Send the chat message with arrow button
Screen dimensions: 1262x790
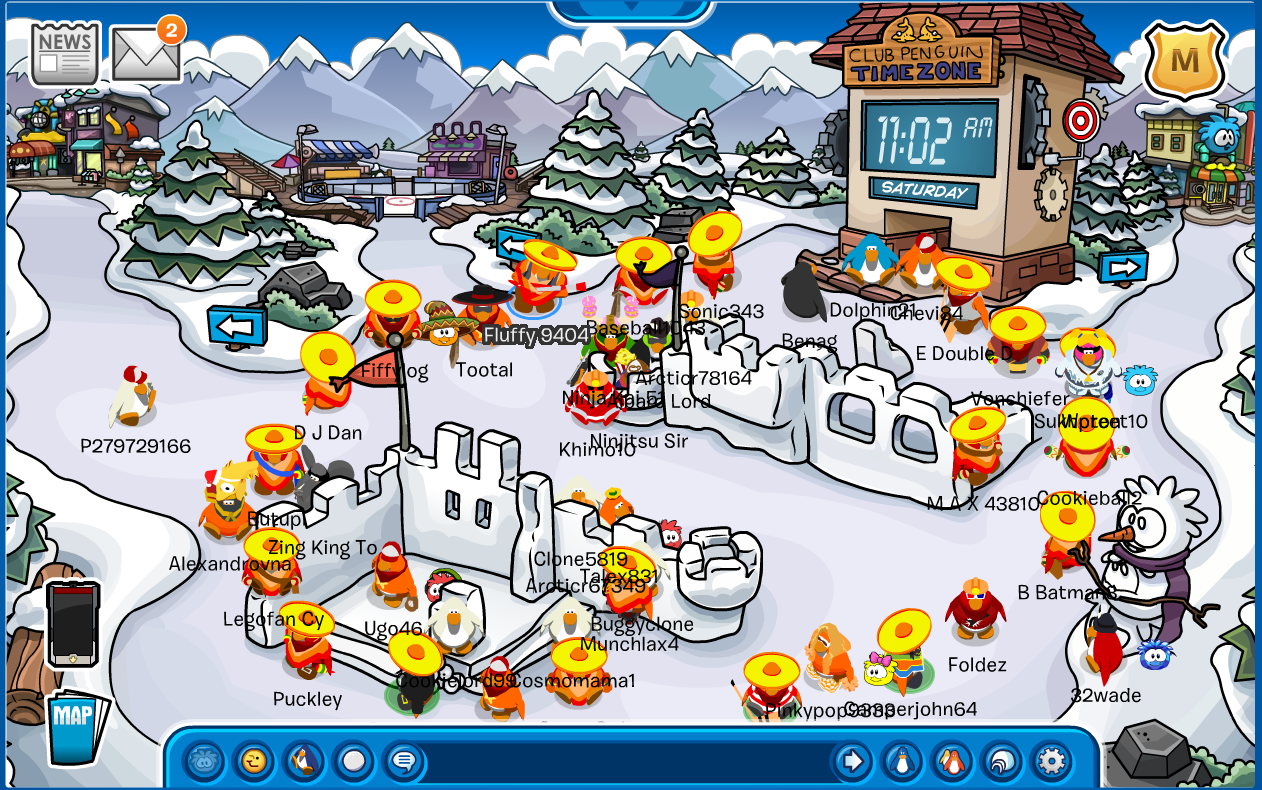tap(852, 761)
